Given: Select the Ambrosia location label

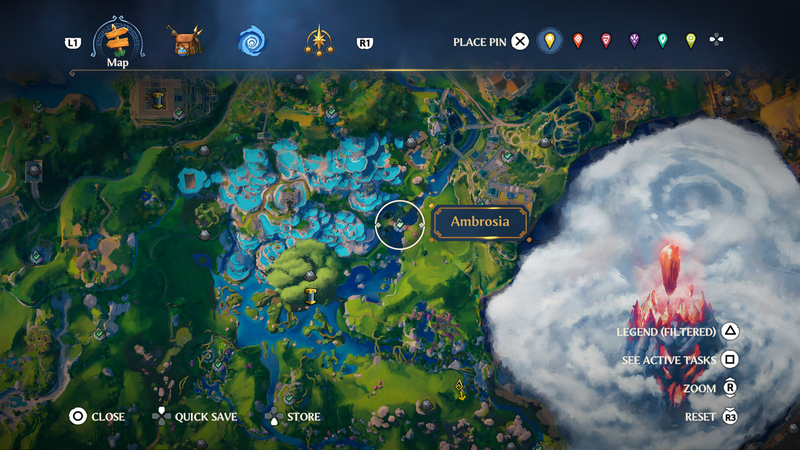Looking at the screenshot, I should [x=480, y=222].
